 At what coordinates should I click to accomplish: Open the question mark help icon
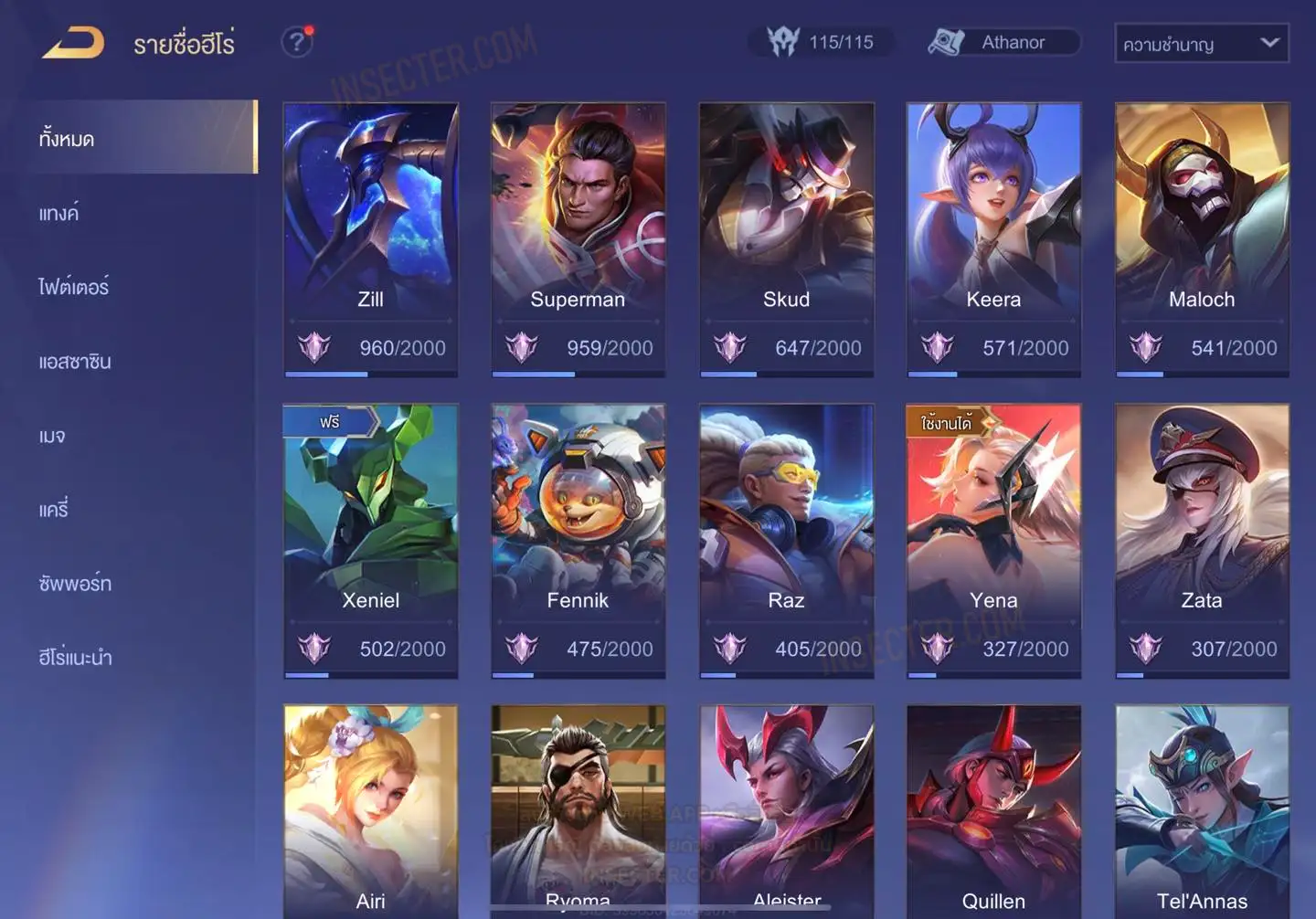[x=296, y=42]
